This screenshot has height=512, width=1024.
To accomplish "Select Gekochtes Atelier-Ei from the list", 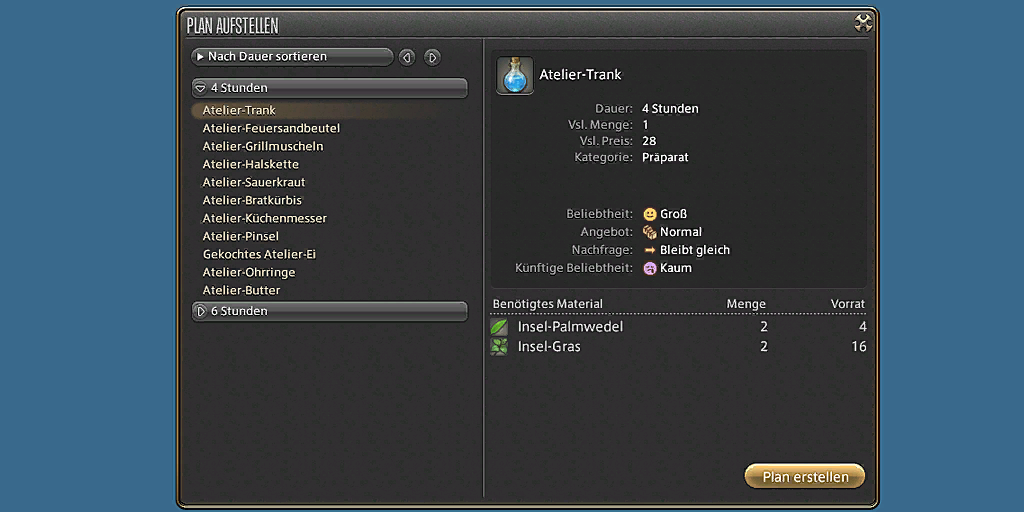I will click(x=259, y=254).
